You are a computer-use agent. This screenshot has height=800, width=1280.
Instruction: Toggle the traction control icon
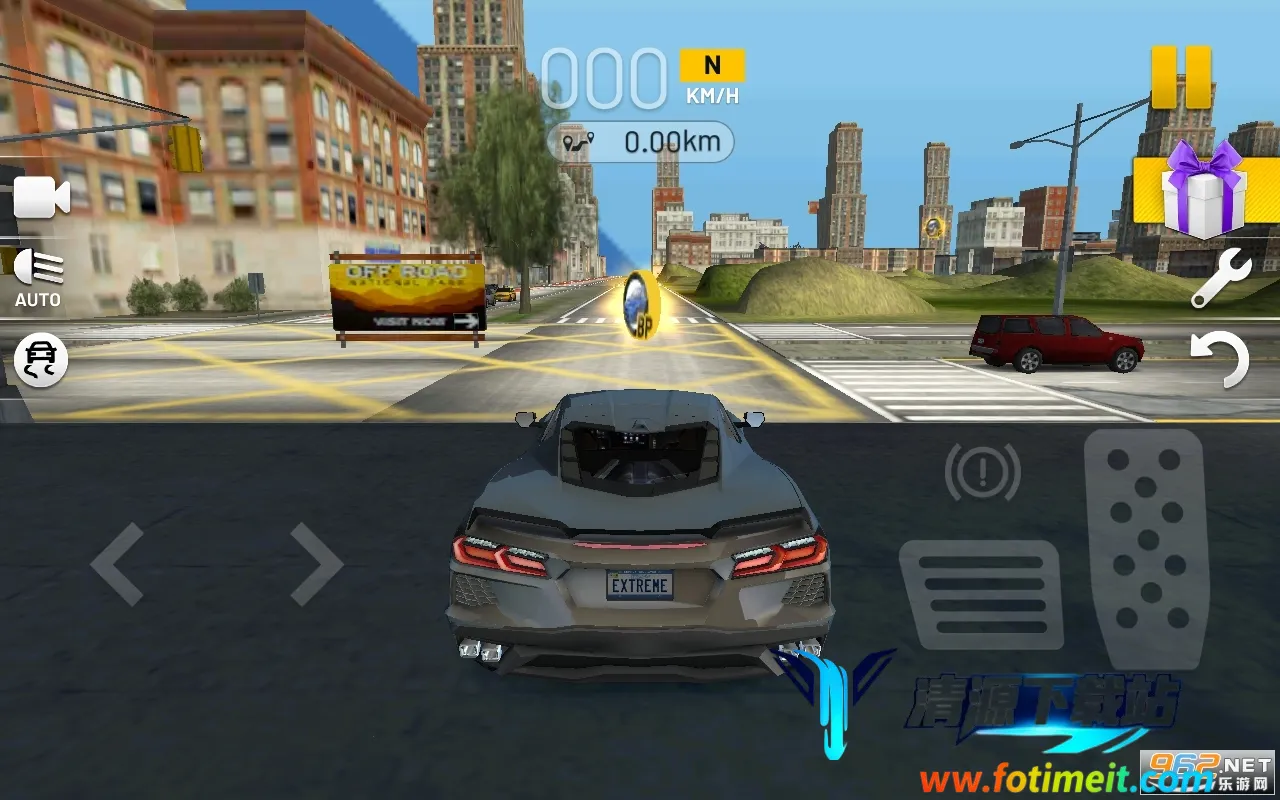click(x=42, y=360)
